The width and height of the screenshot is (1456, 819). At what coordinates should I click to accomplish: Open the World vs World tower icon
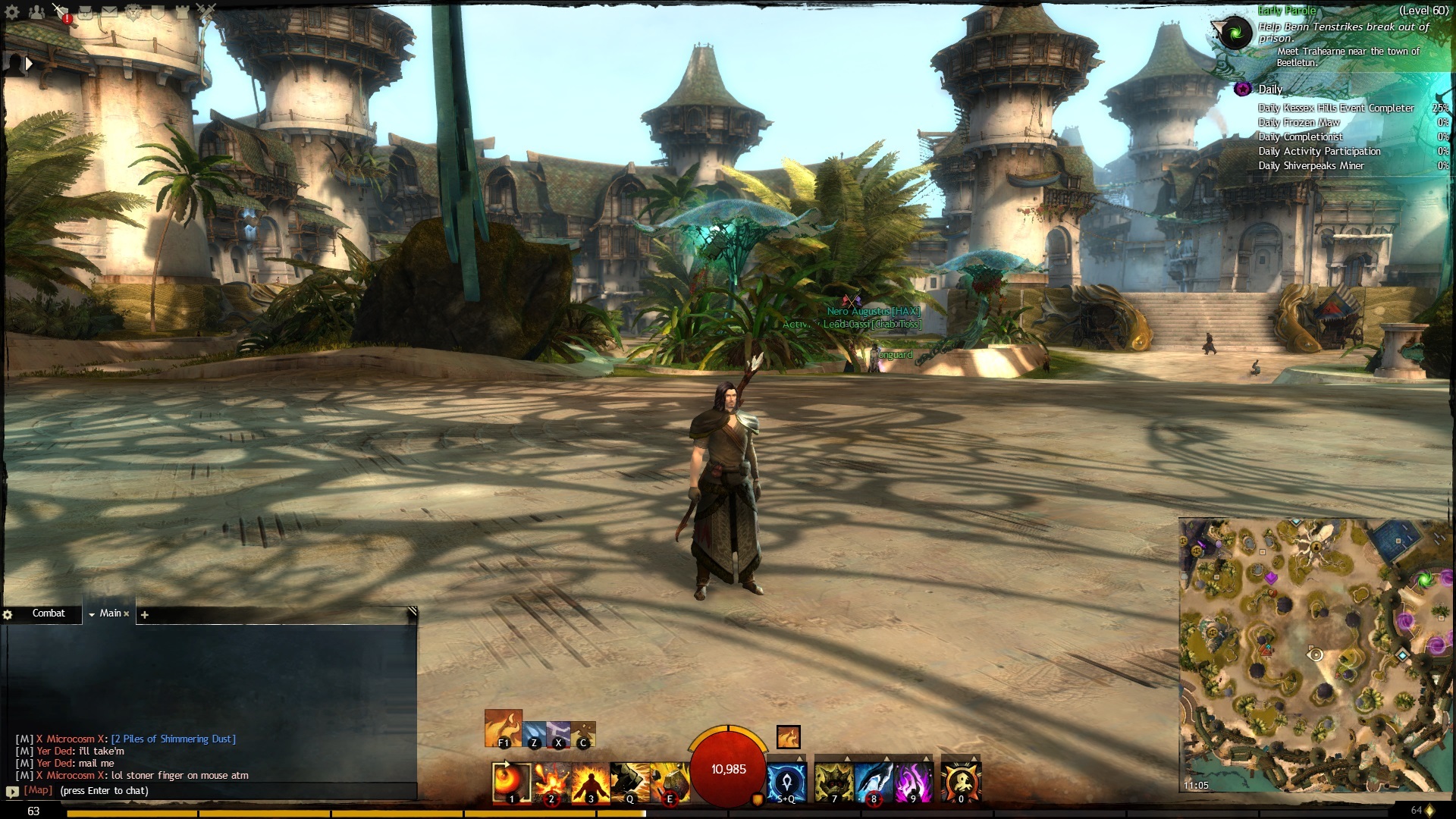(183, 12)
